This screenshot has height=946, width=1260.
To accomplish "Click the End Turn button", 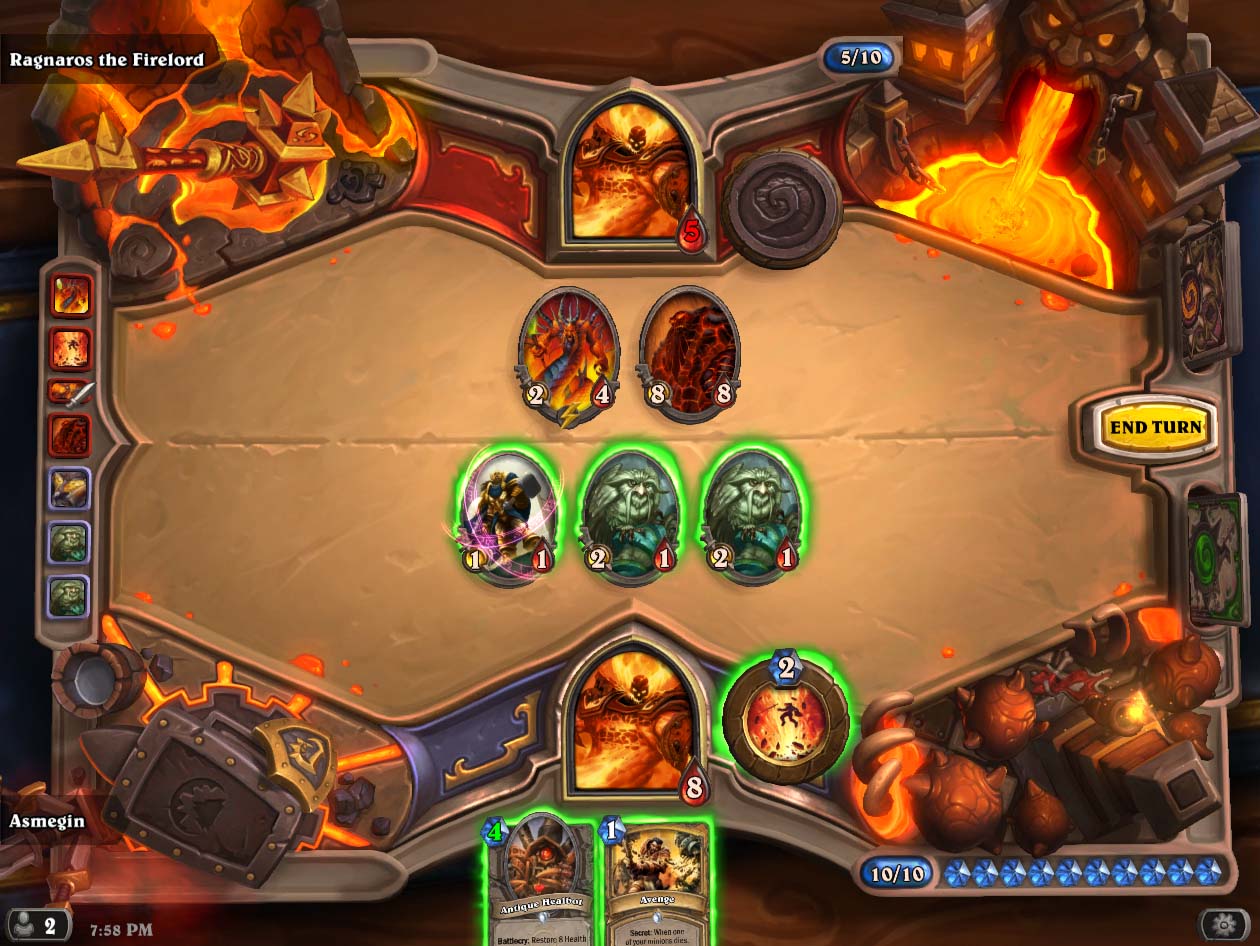I will click(x=1155, y=427).
